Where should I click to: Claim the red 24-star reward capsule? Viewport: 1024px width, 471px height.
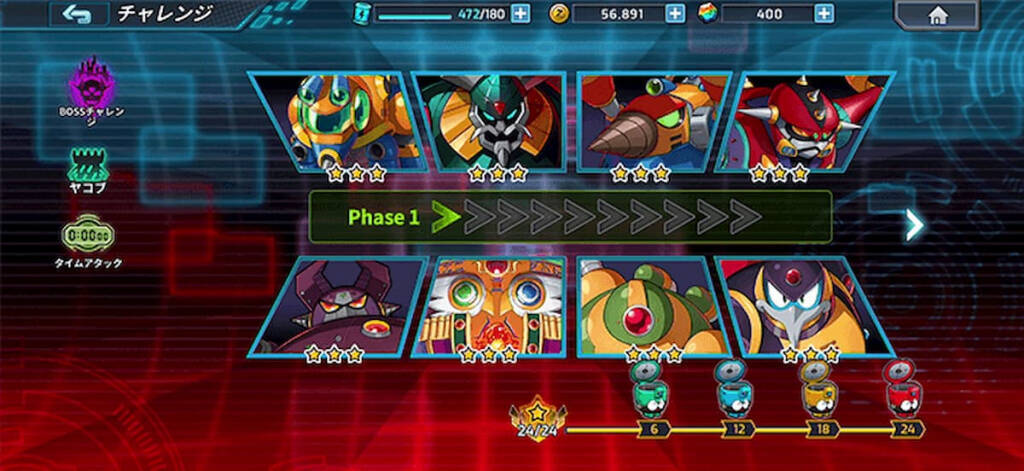903,388
